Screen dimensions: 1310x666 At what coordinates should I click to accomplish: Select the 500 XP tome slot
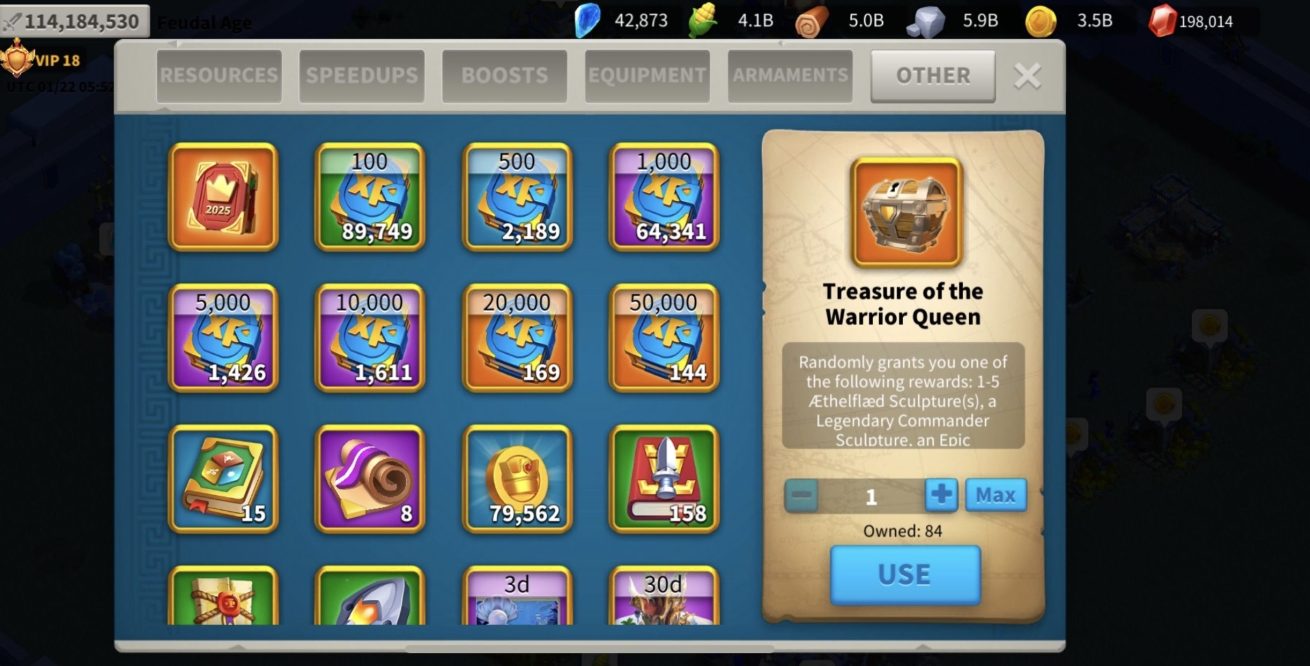tap(517, 197)
